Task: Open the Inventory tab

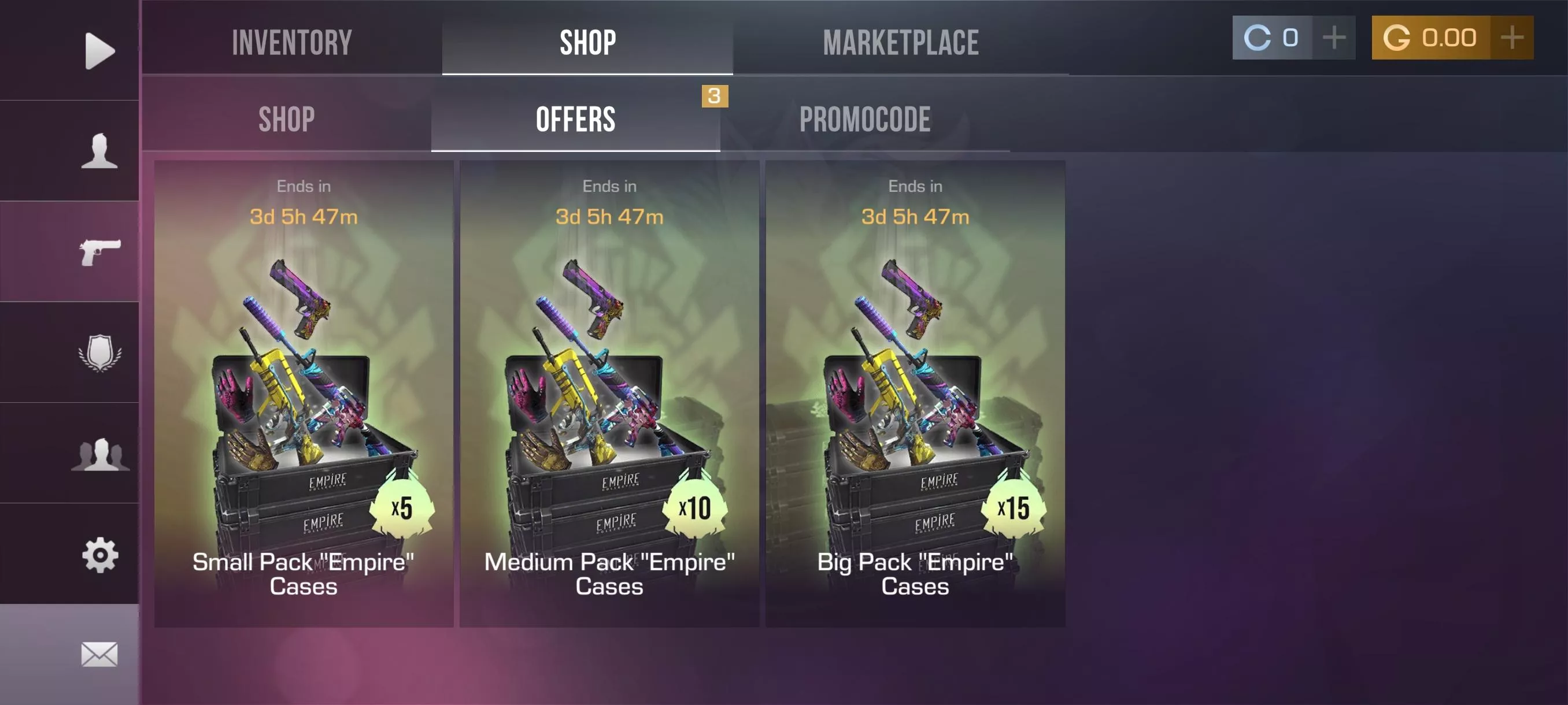Action: pos(291,42)
